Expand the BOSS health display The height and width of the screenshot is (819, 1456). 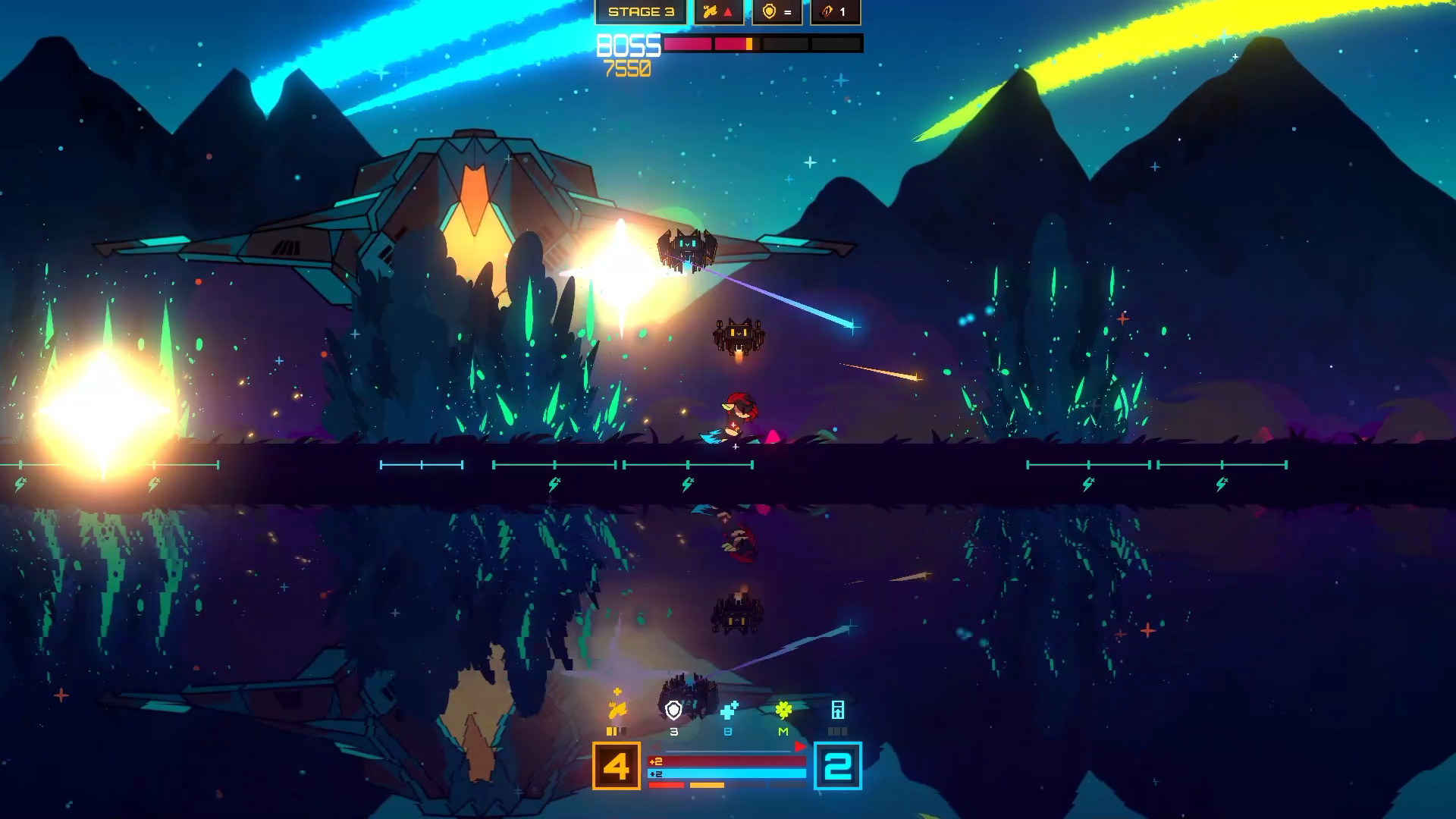(629, 45)
